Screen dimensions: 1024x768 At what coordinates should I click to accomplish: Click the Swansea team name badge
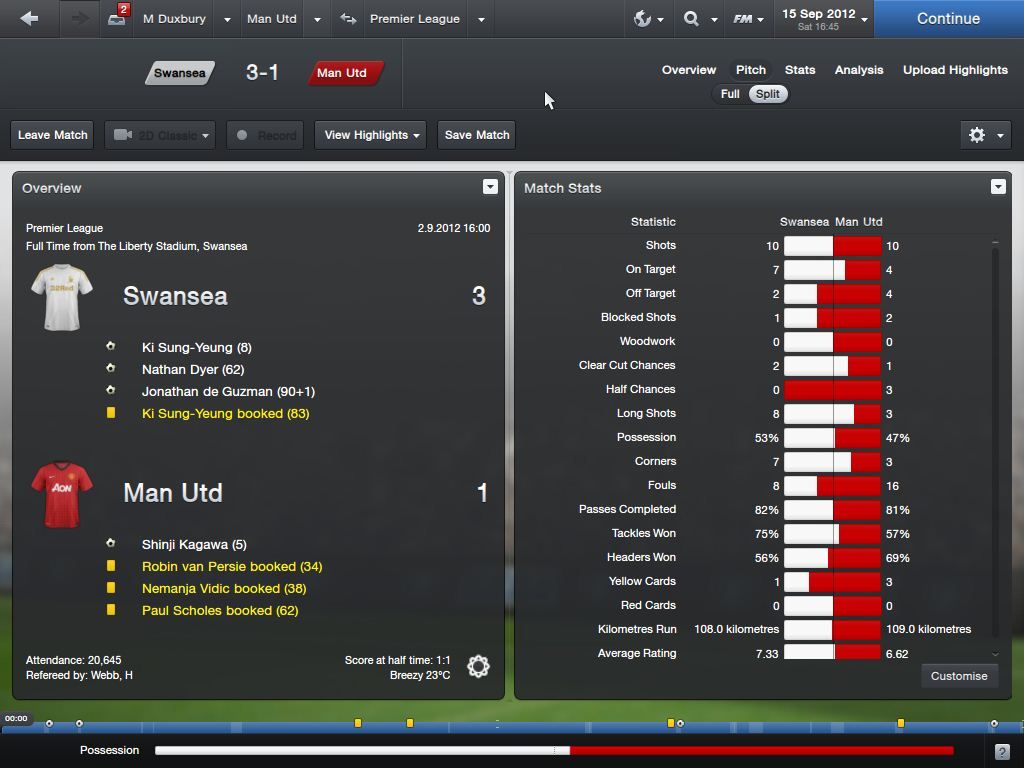(x=180, y=73)
